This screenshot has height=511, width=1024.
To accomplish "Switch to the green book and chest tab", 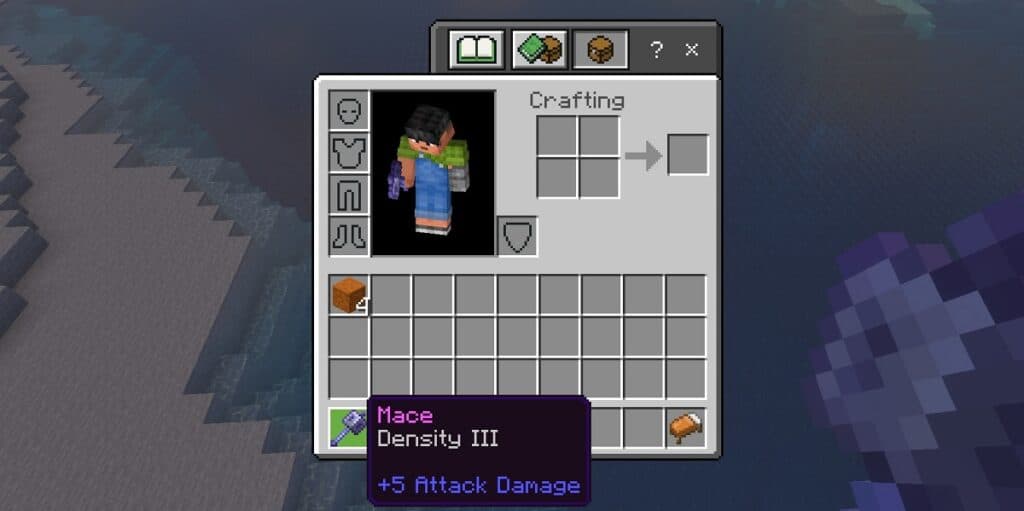I will click(539, 49).
